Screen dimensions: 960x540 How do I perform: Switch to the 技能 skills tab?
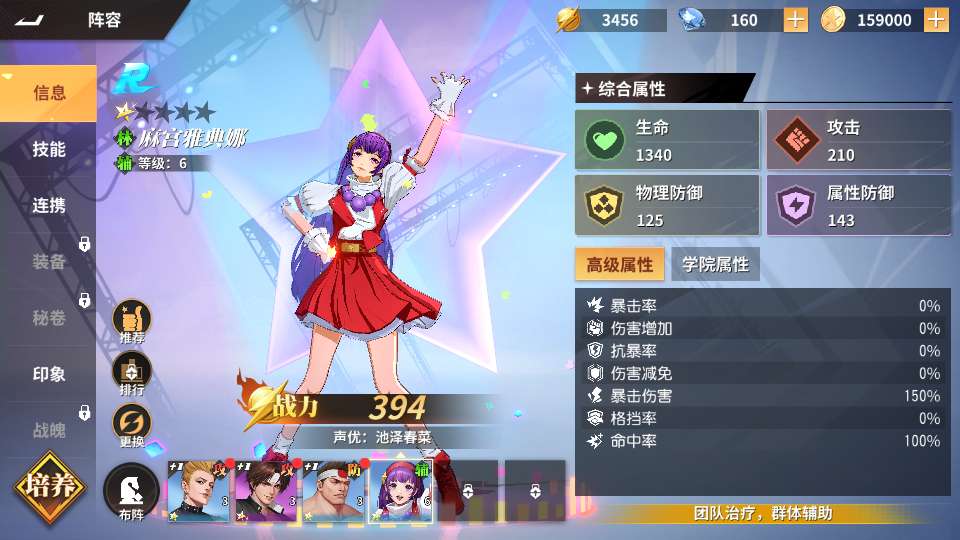click(x=49, y=149)
